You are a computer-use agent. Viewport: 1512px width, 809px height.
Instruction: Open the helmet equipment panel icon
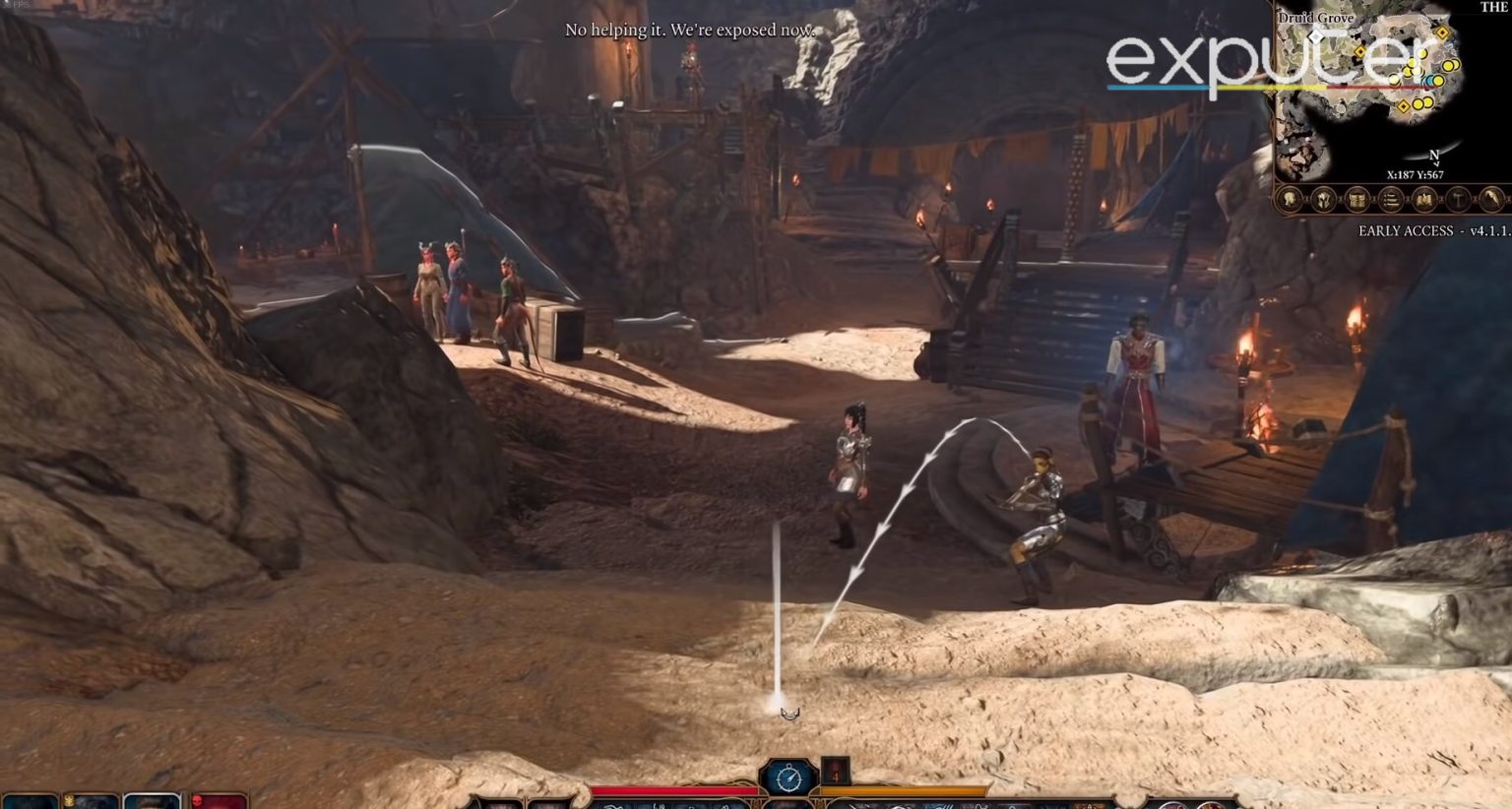tap(1325, 201)
